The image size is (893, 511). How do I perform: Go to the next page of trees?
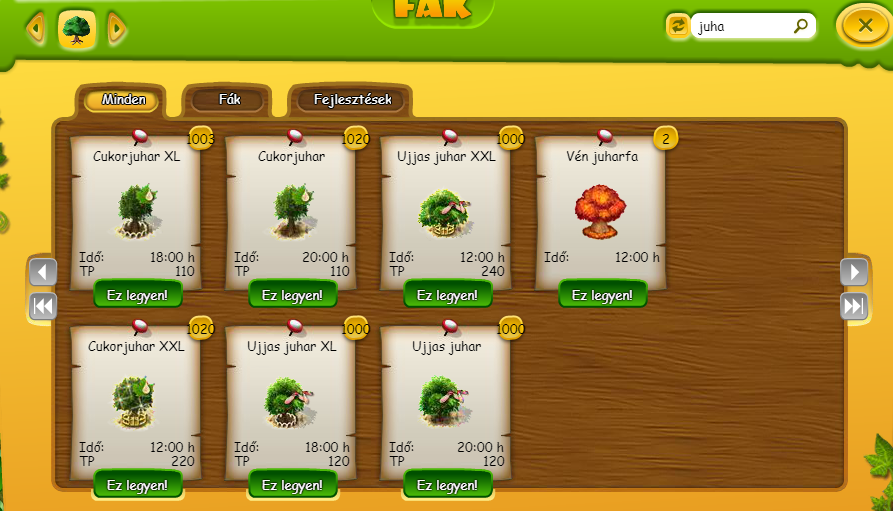pos(853,272)
